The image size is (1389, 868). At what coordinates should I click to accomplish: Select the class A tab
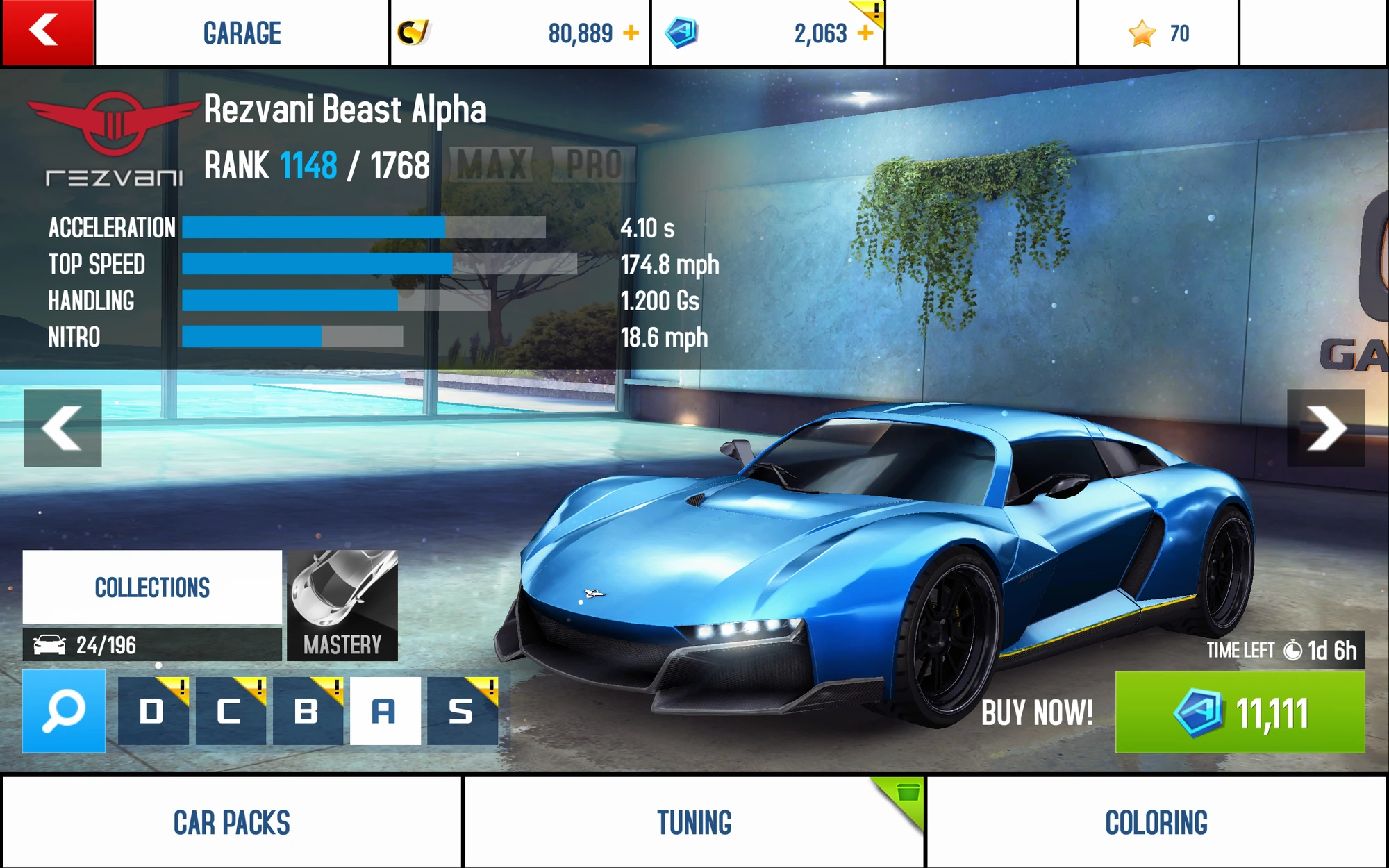pyautogui.click(x=385, y=711)
